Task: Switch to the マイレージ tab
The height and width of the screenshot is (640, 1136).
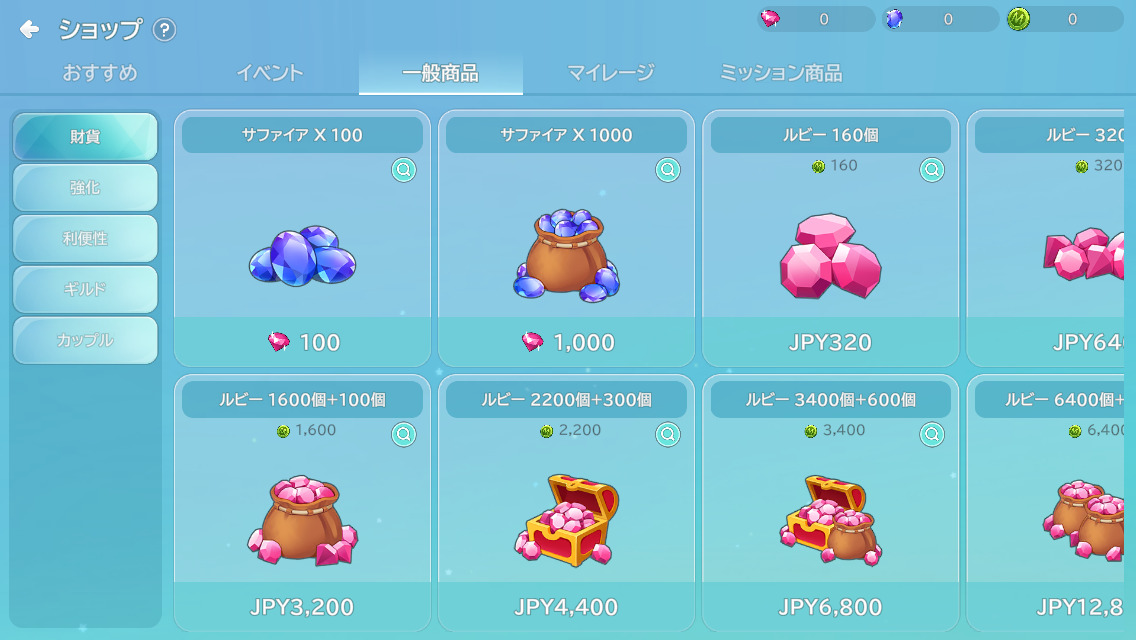Action: coord(610,73)
